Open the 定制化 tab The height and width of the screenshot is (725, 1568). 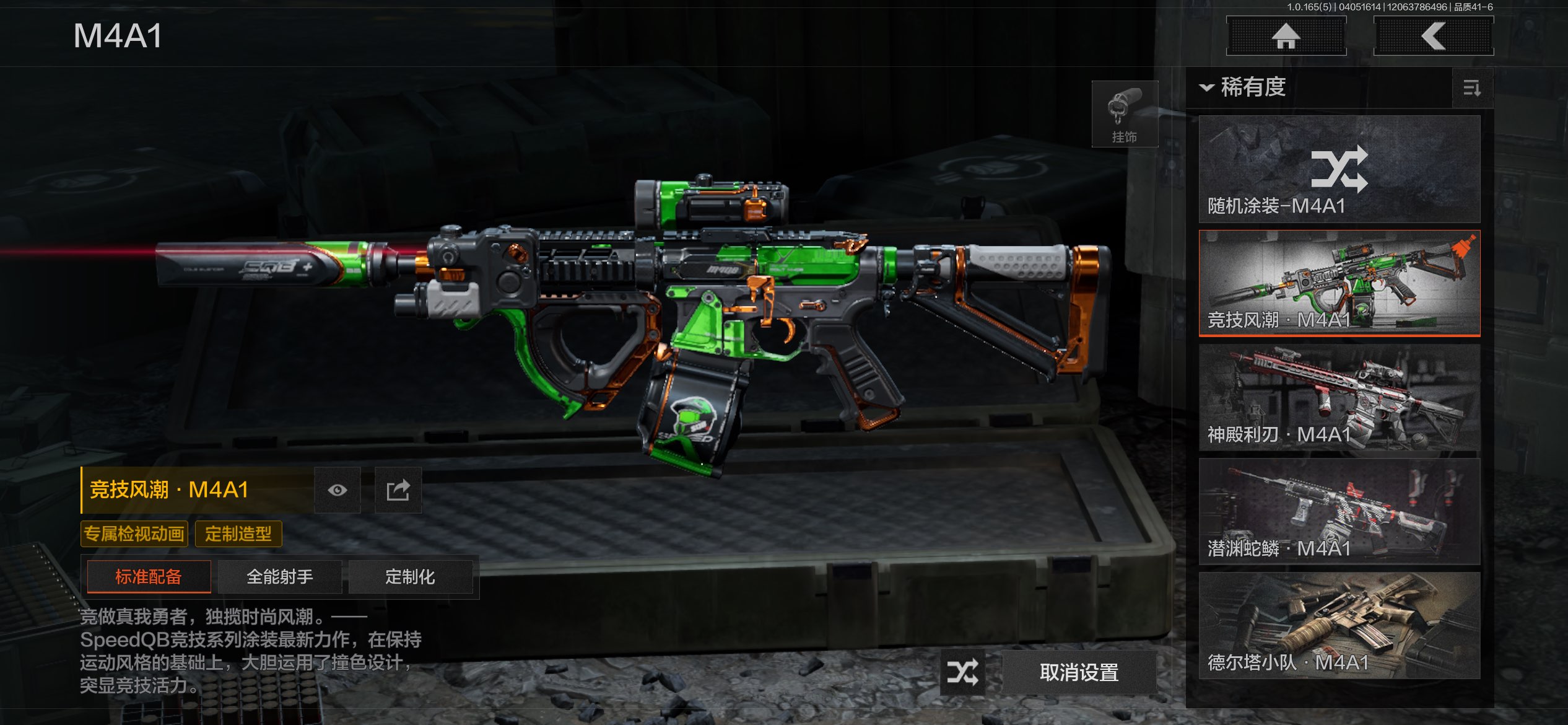(410, 577)
